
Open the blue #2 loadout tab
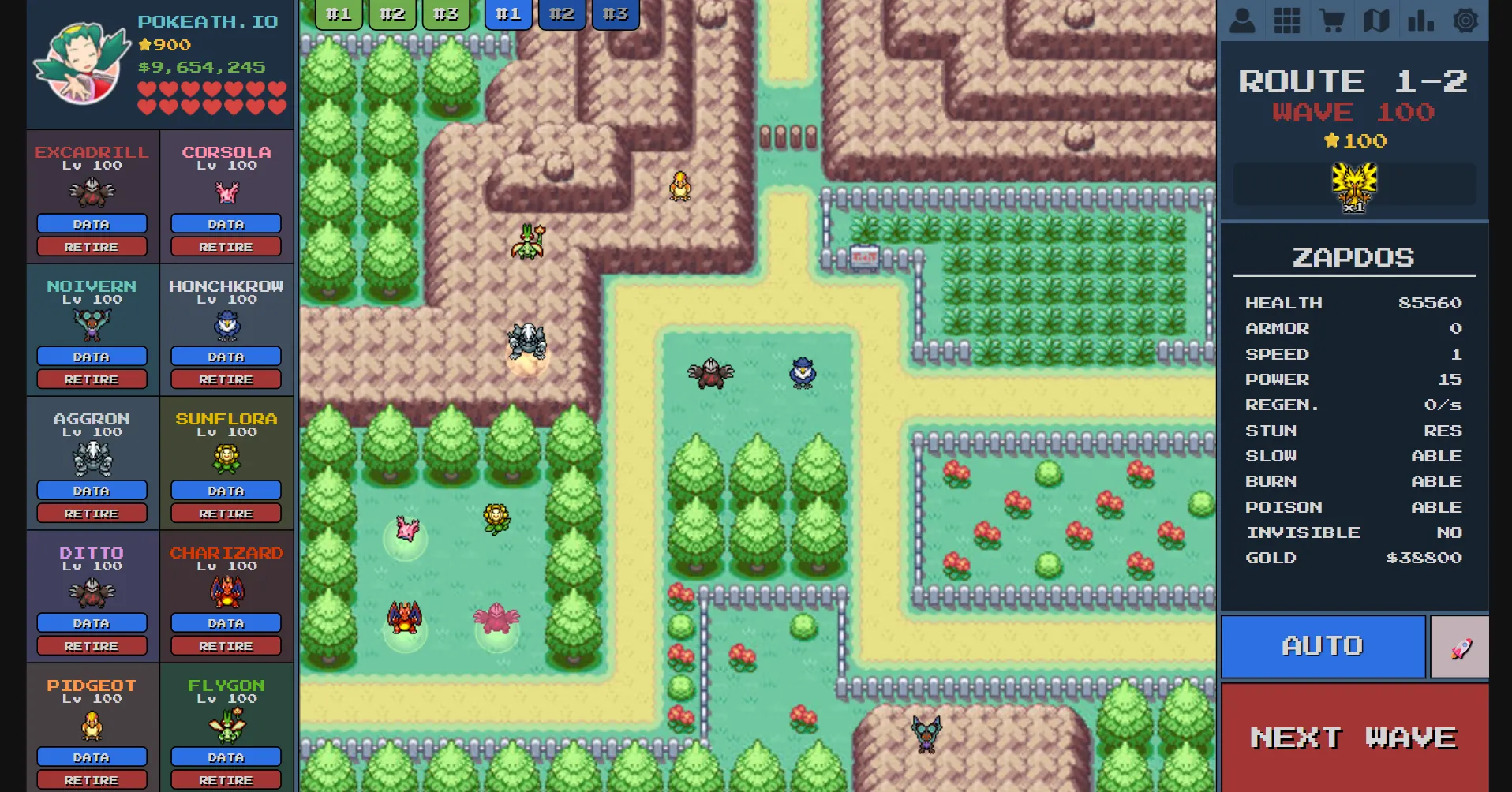[x=562, y=13]
